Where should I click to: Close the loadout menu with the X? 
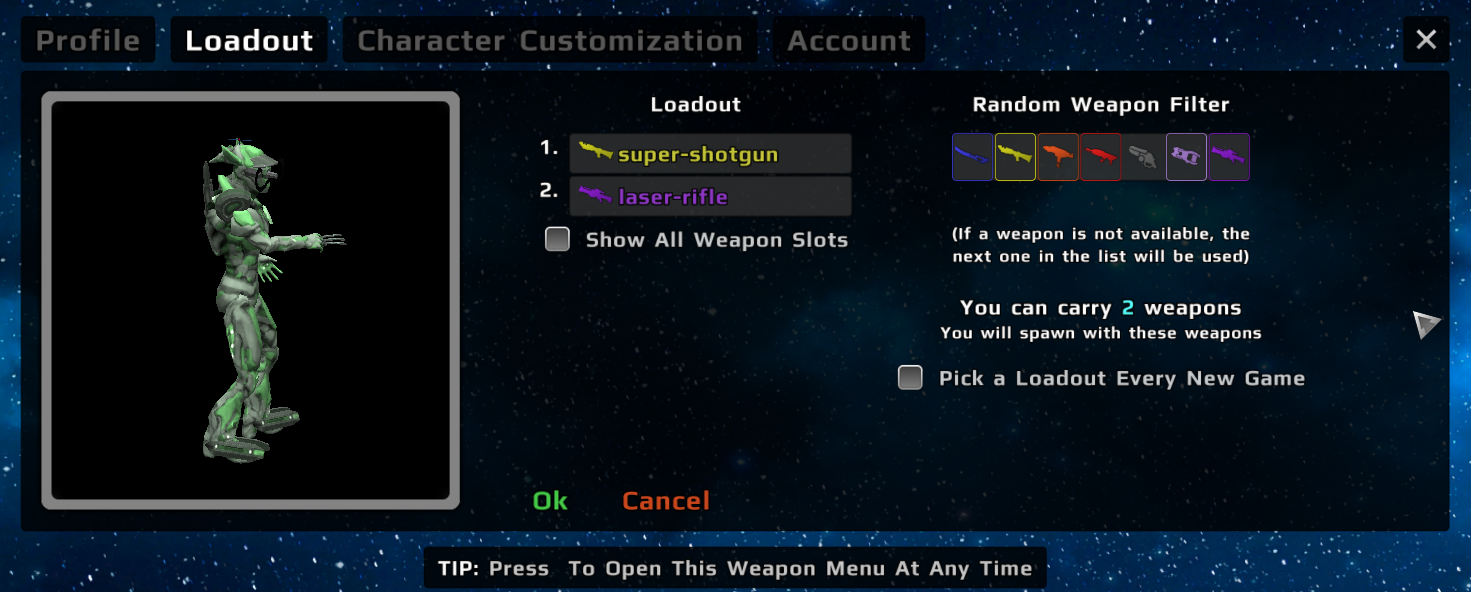(x=1426, y=40)
